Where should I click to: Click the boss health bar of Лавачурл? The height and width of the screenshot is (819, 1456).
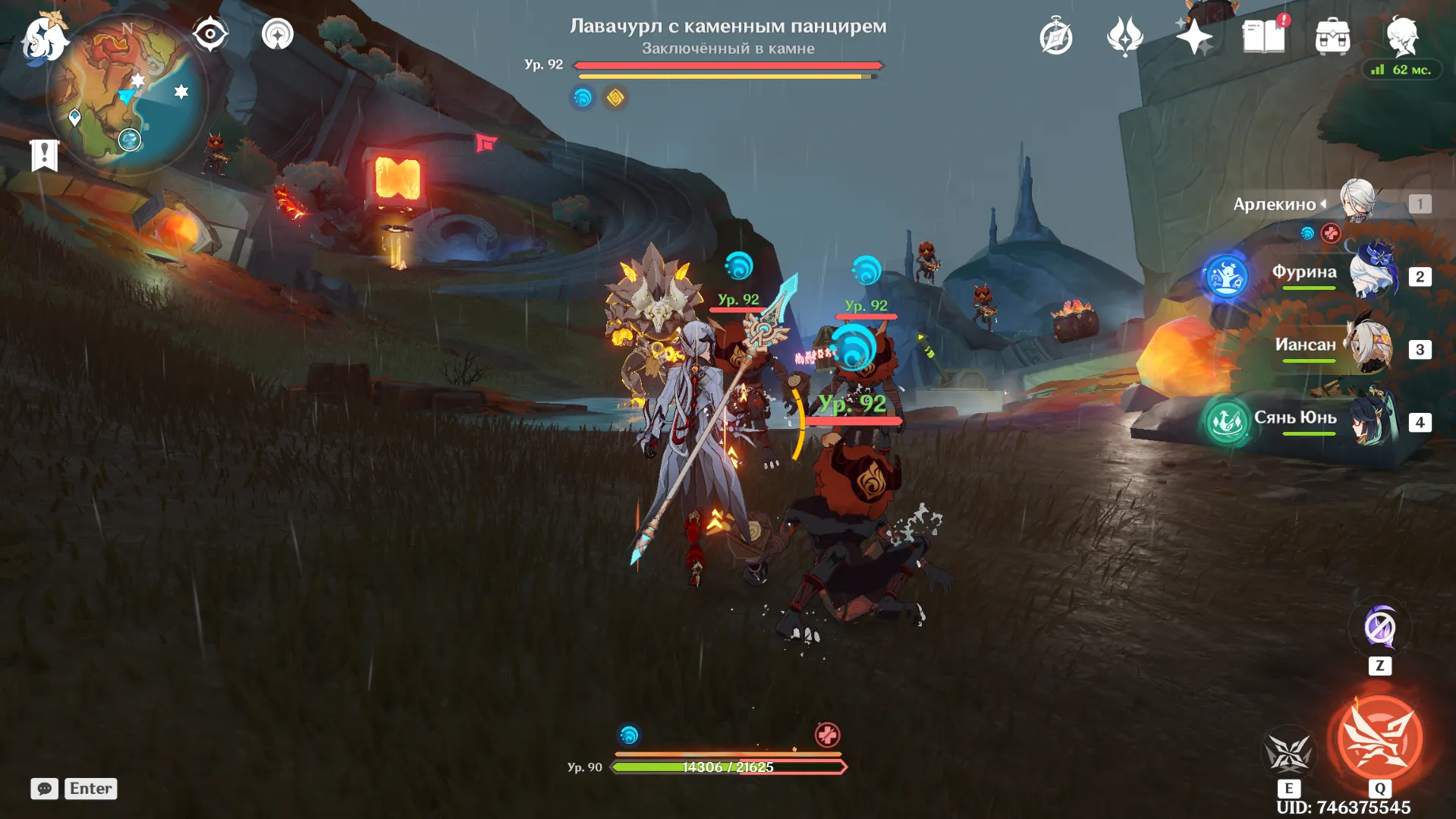pos(727,65)
